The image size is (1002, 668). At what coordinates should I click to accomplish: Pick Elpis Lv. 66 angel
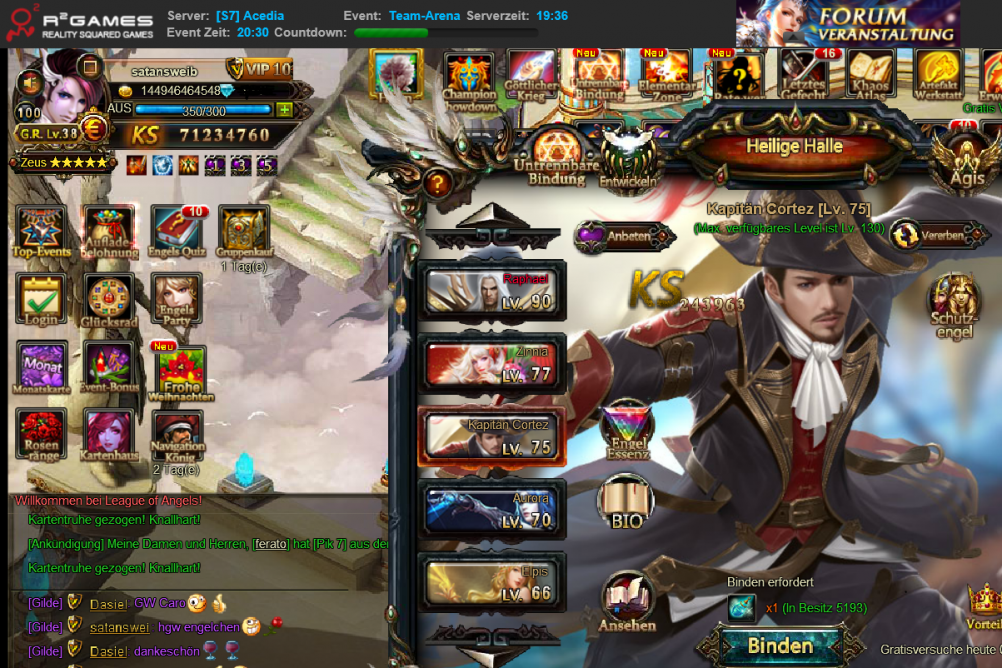click(490, 583)
